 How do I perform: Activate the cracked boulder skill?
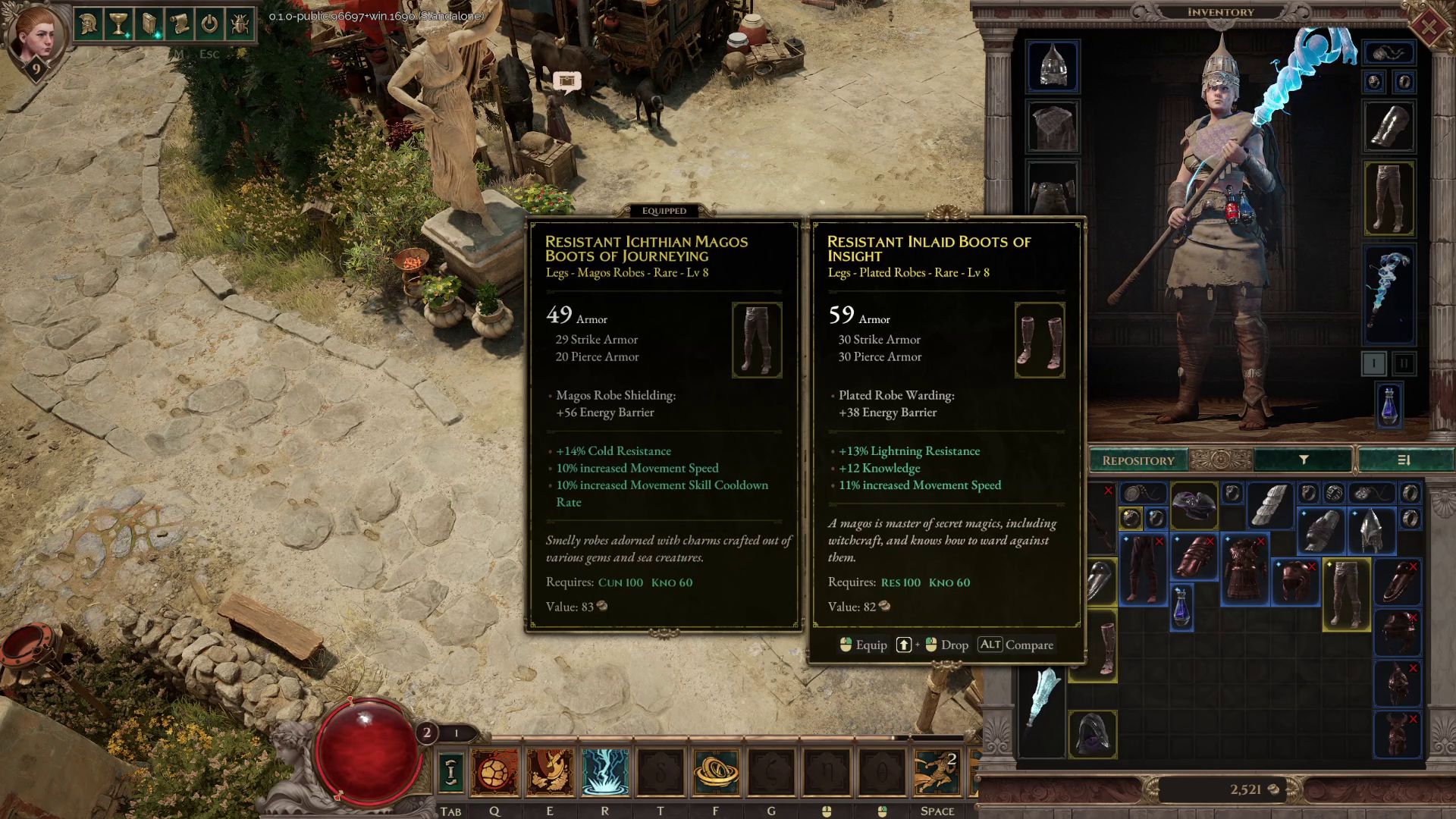click(x=494, y=772)
